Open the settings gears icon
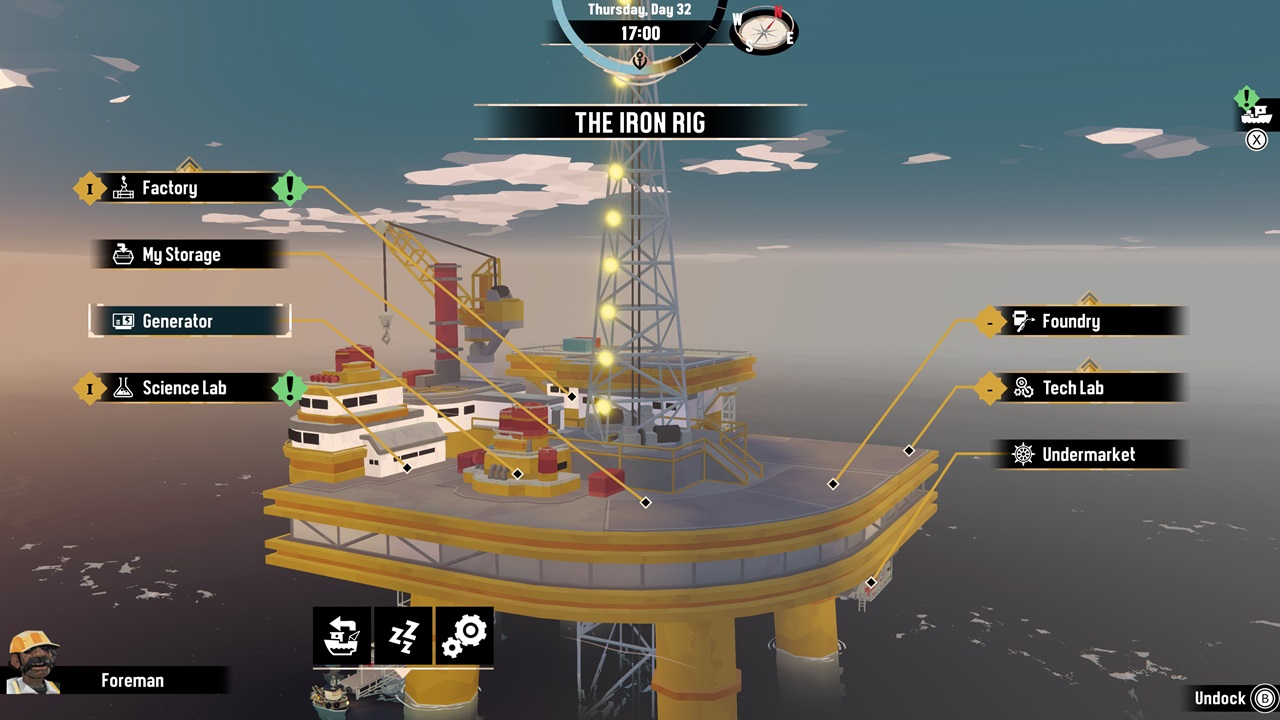The image size is (1280, 720). [465, 635]
